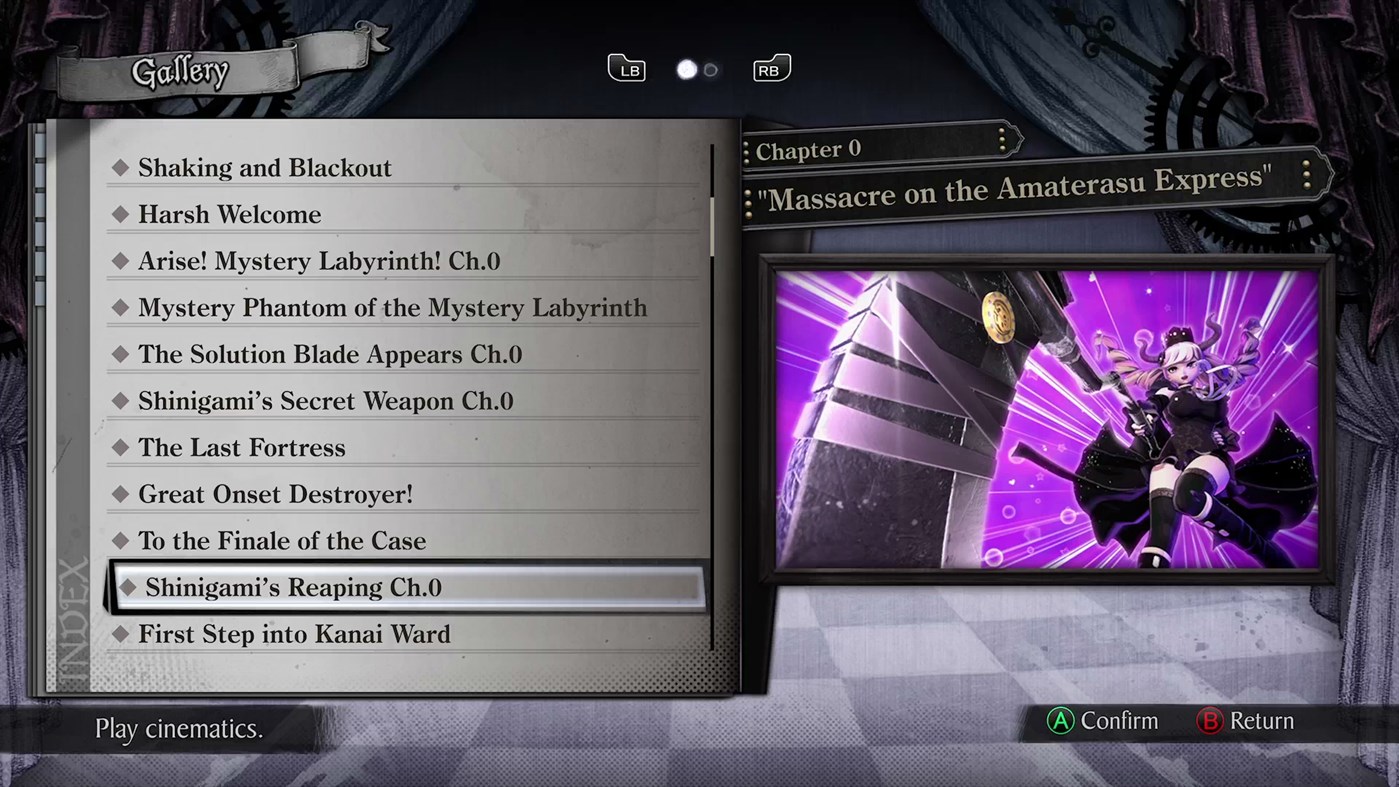This screenshot has height=787, width=1399.
Task: Click the RB shoulder button icon
Action: pyautogui.click(x=771, y=69)
